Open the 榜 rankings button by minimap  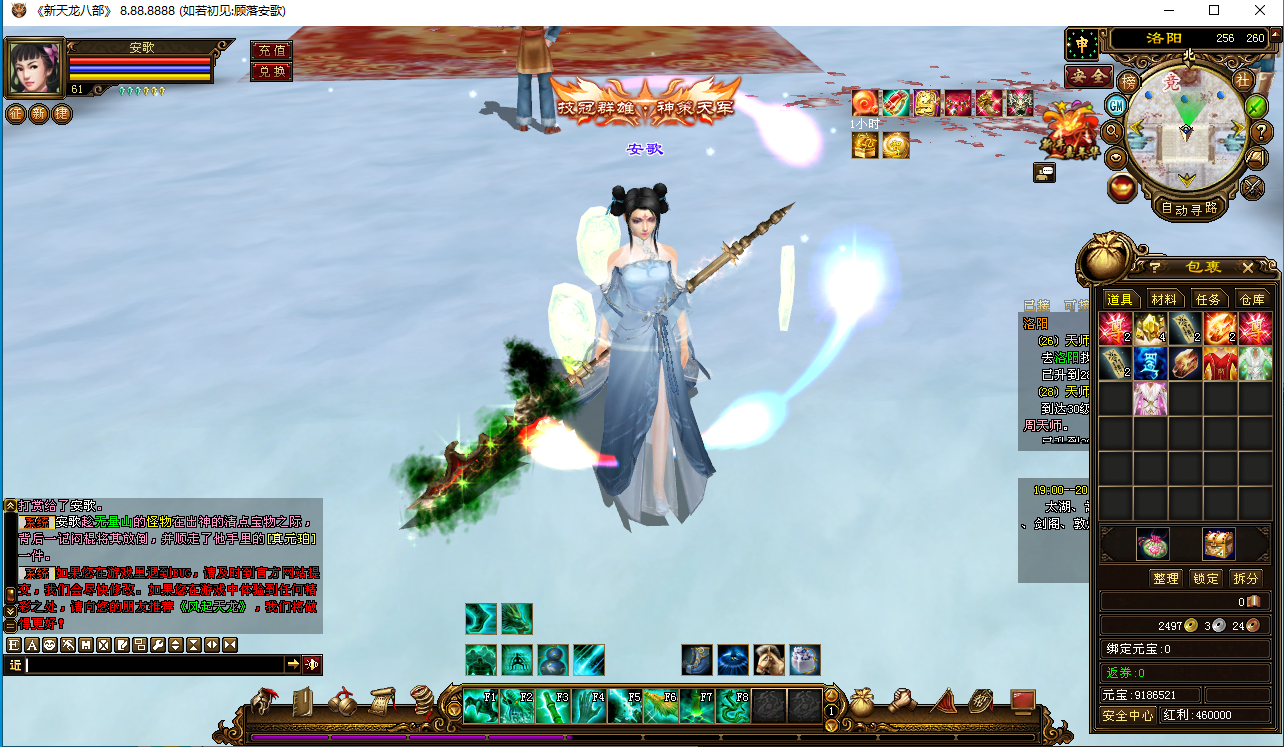[x=1128, y=81]
